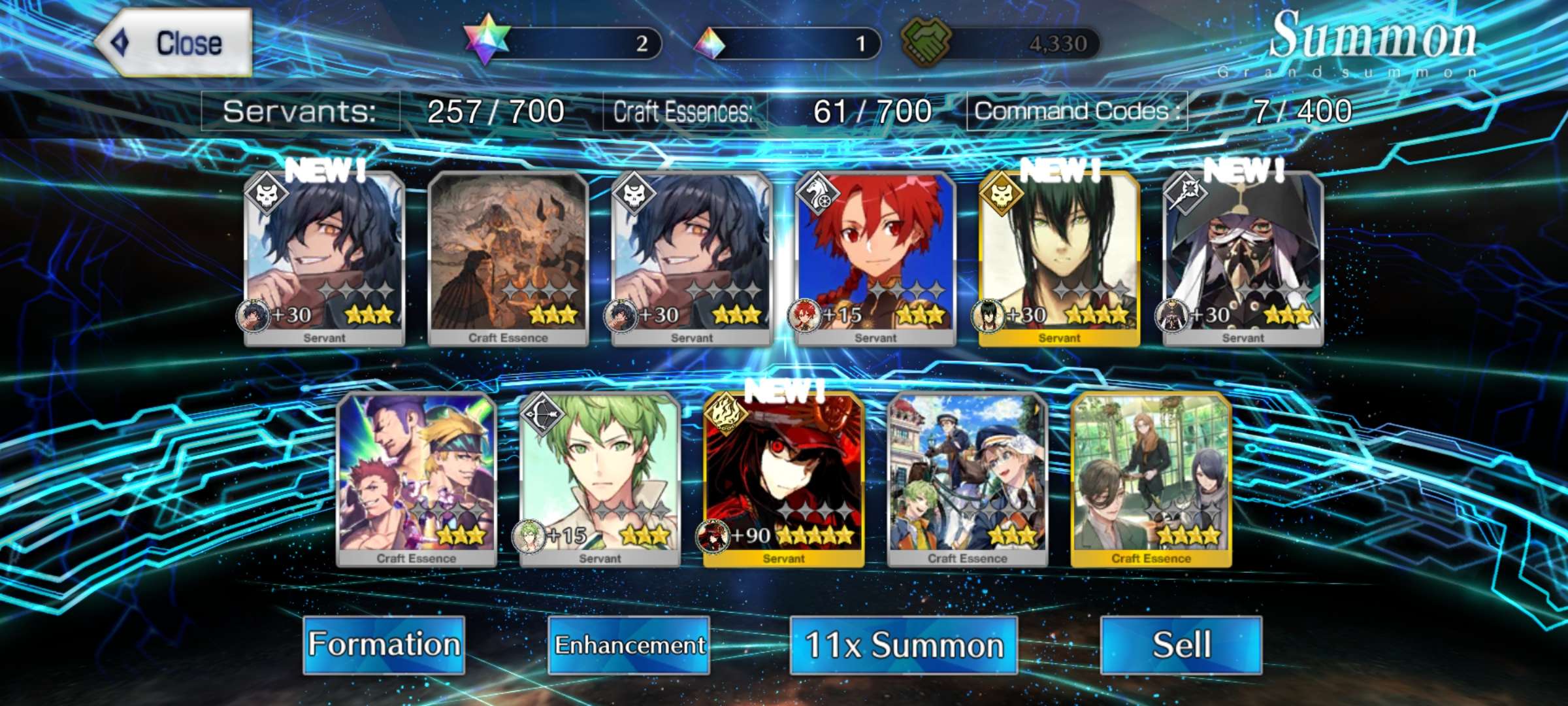Image resolution: width=1568 pixels, height=706 pixels.
Task: Select the gold four-star greenhouse craft essence
Action: click(1151, 479)
